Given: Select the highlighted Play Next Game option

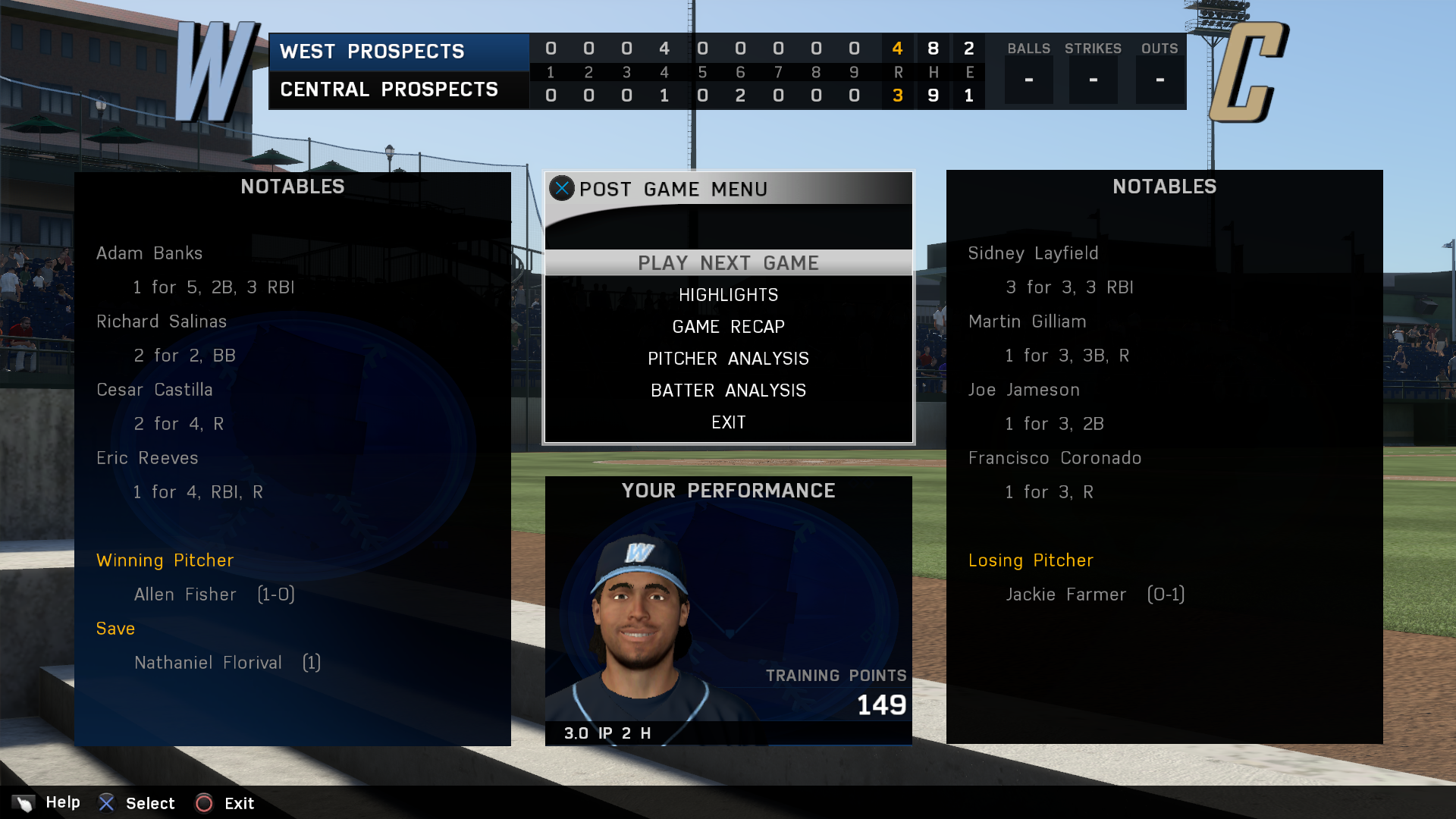Looking at the screenshot, I should tap(728, 262).
